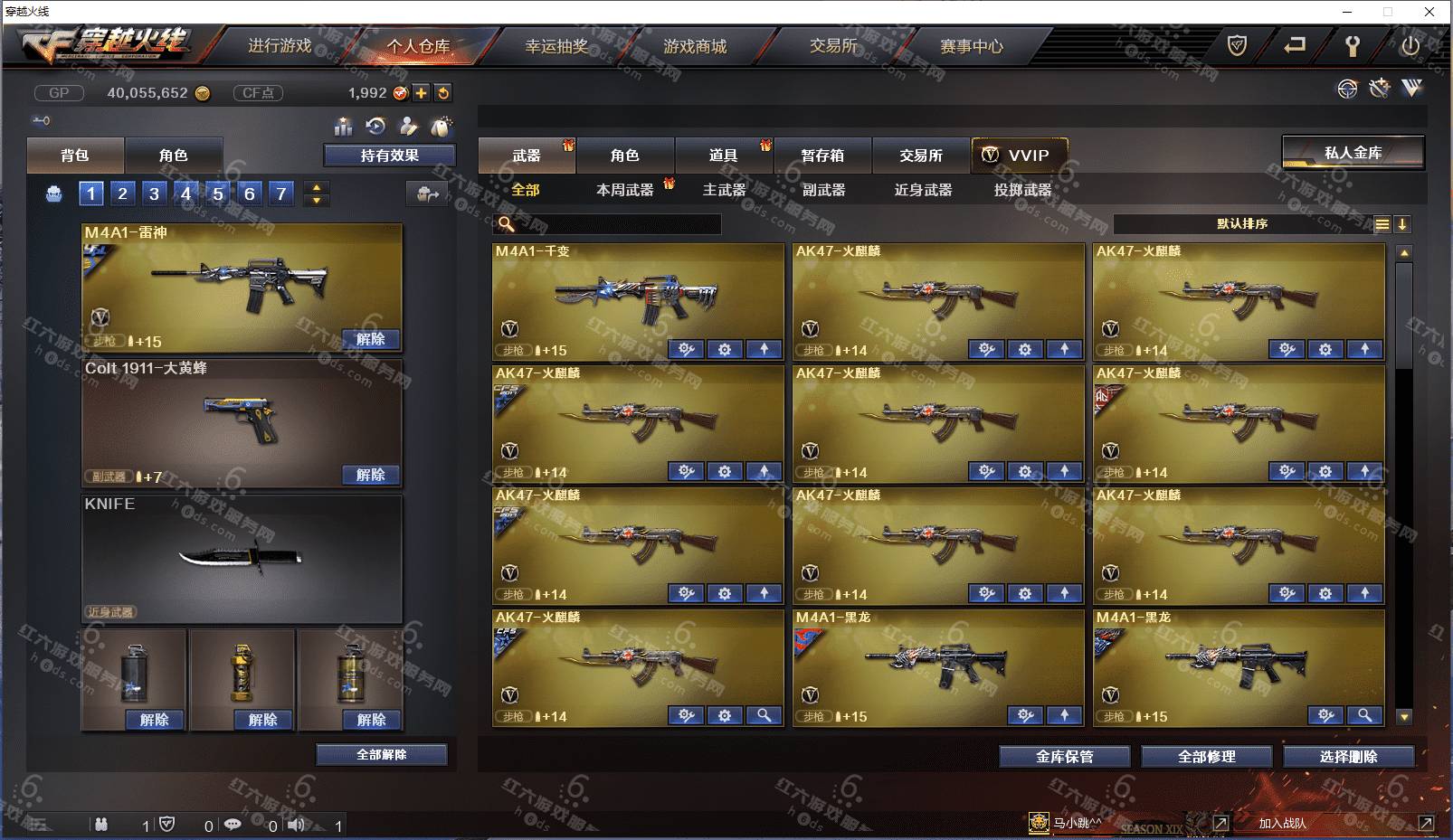
Task: Switch to the 角色 tab beside 背包
Action: (x=173, y=156)
